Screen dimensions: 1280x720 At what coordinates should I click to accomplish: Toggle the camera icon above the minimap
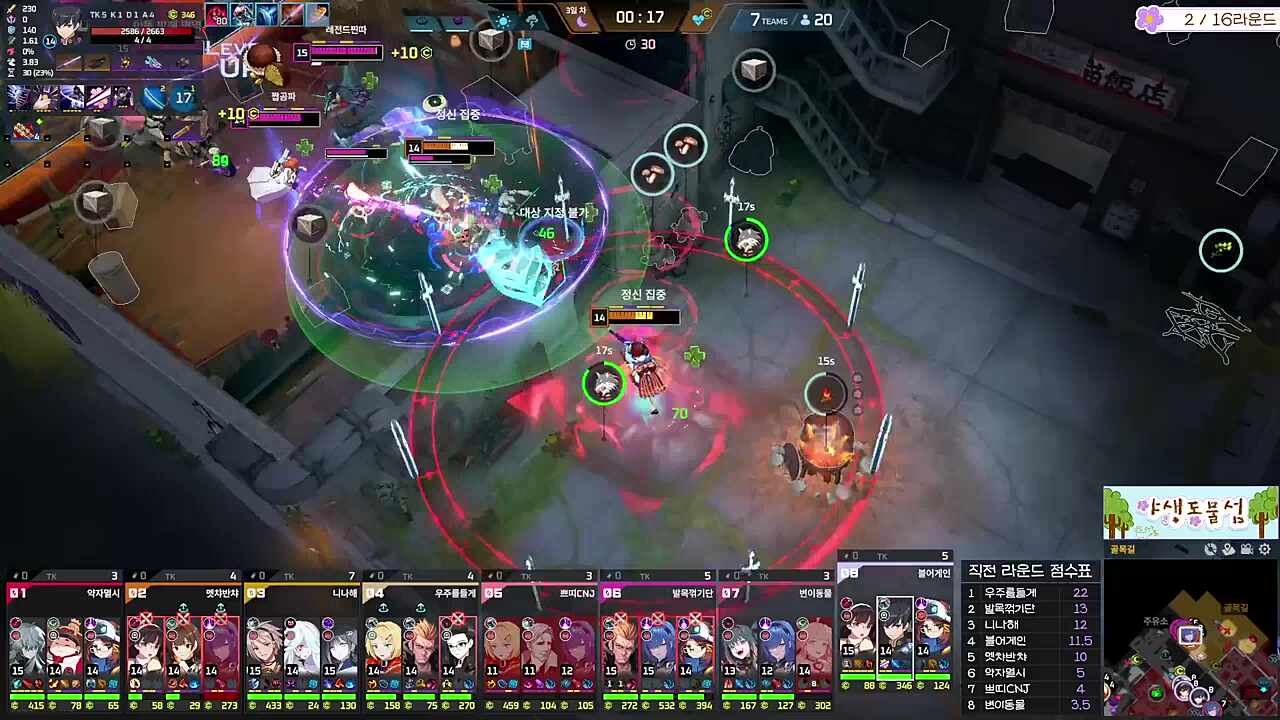point(1246,549)
